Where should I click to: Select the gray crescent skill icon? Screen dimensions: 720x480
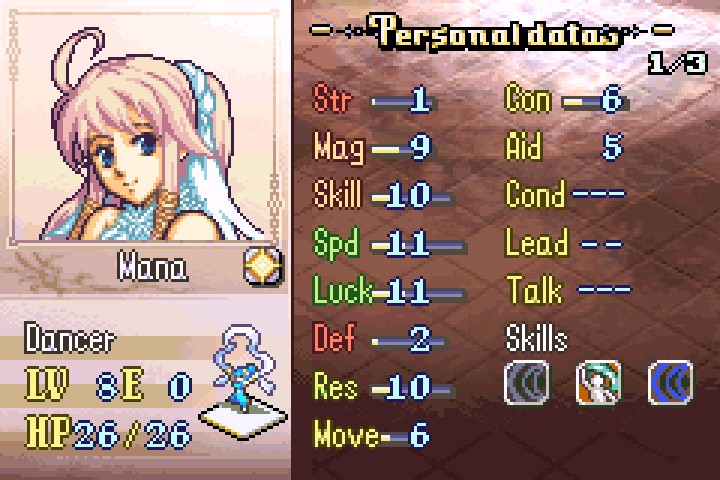(526, 383)
